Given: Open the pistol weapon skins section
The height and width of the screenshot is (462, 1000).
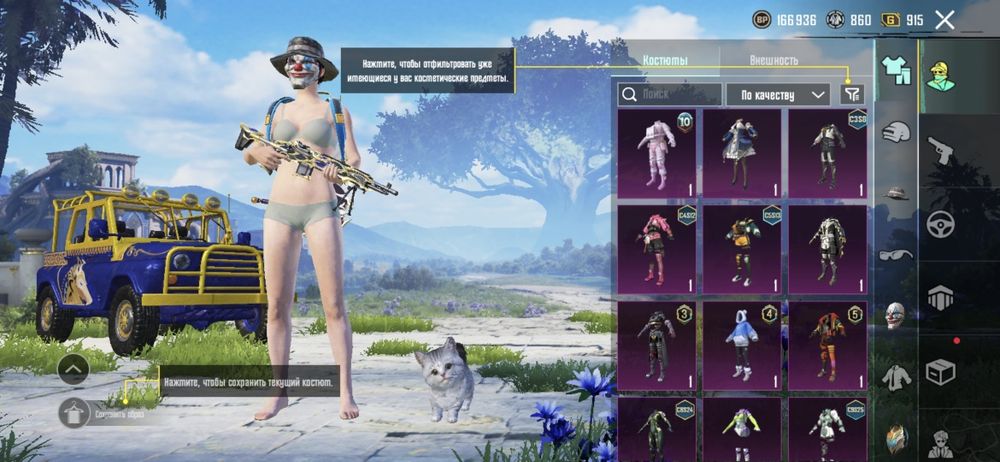Looking at the screenshot, I should (940, 150).
